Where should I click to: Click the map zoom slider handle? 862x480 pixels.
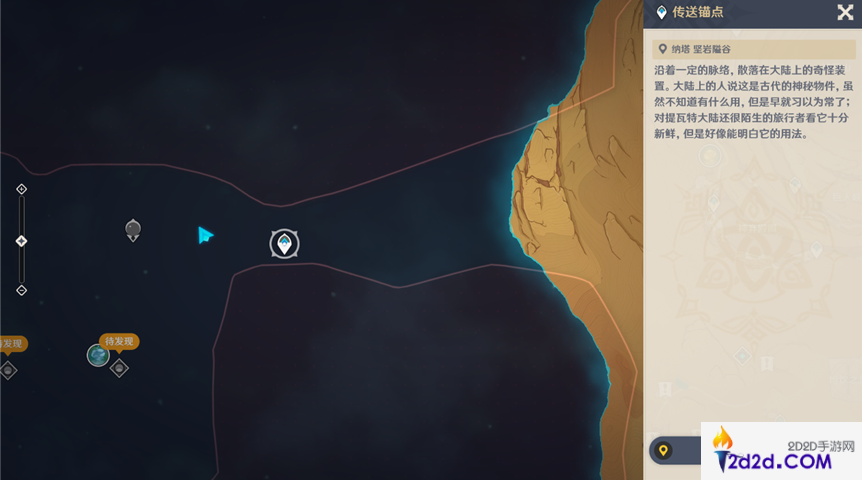[x=22, y=241]
